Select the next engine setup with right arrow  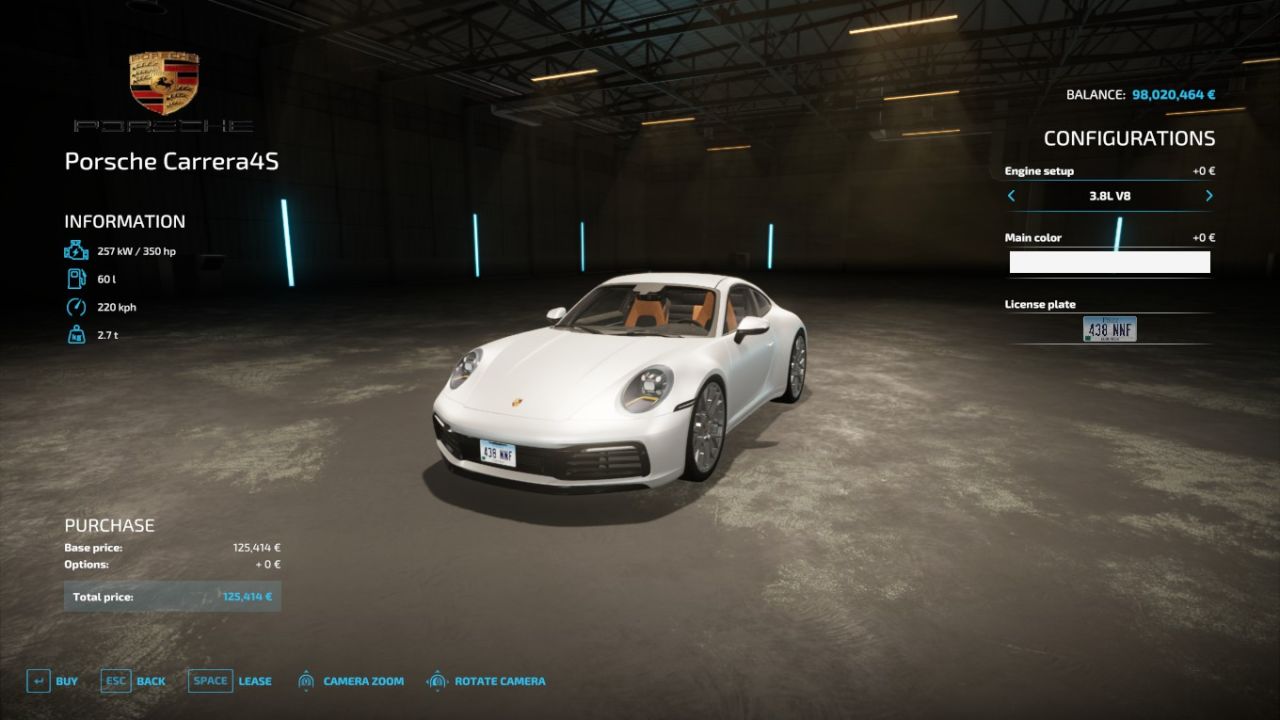tap(1208, 197)
